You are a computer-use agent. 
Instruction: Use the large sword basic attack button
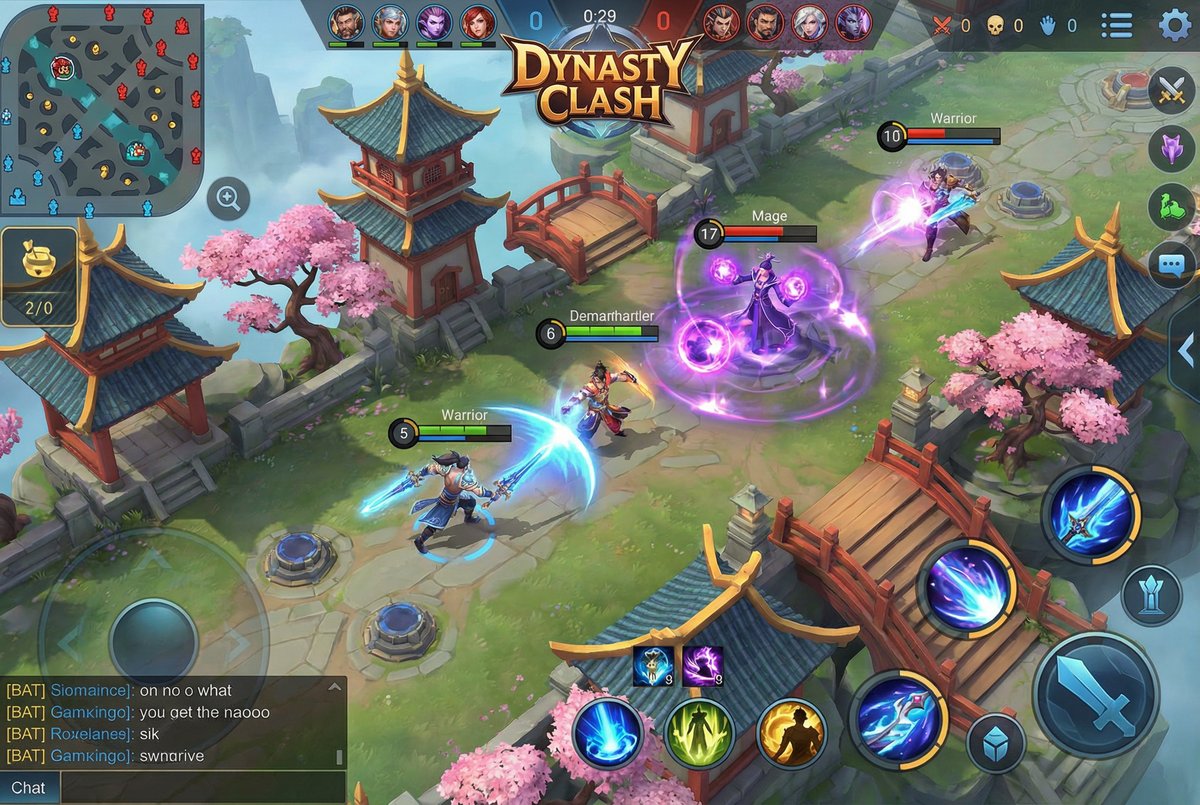[x=1096, y=695]
